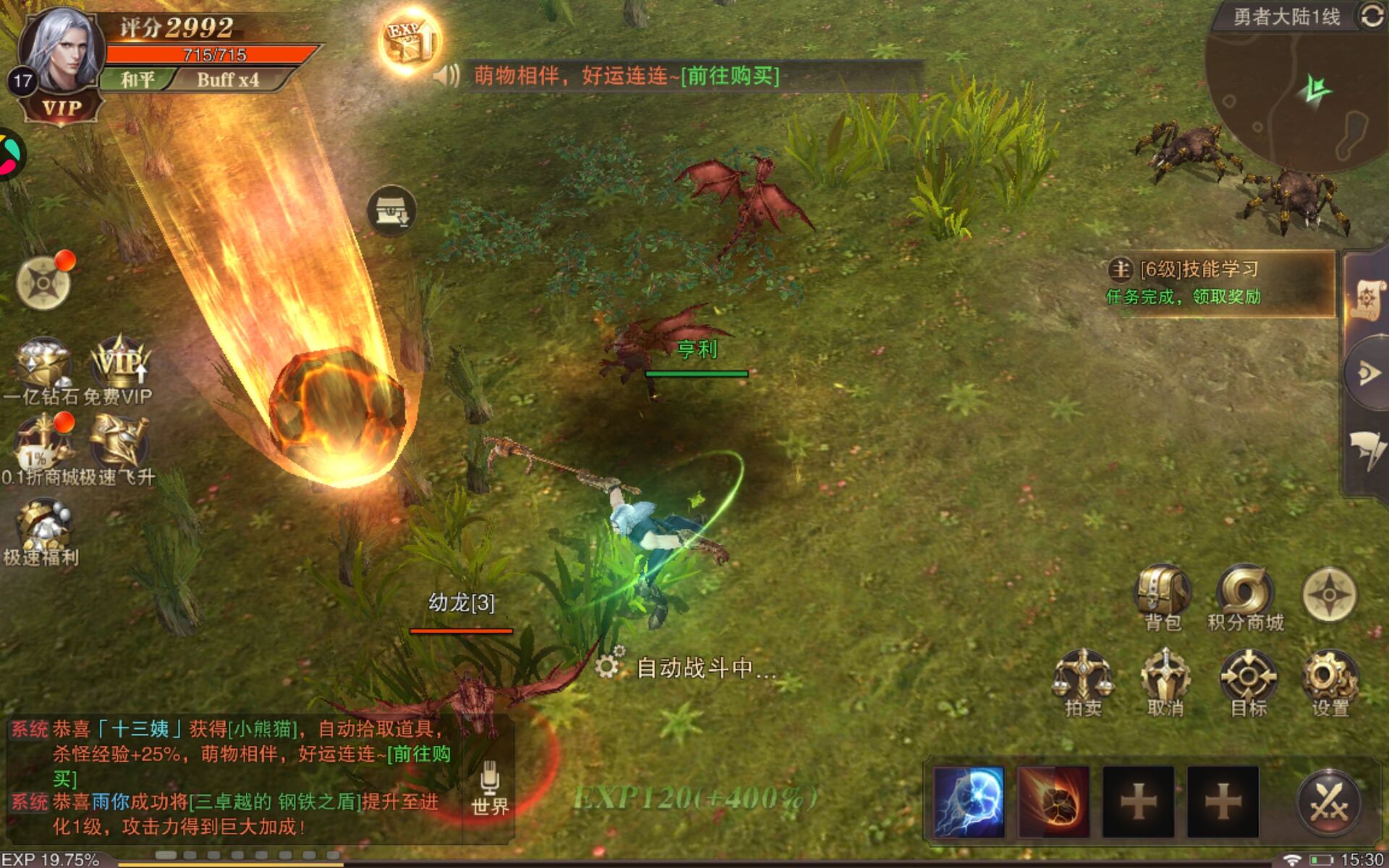Select the 目标 target button

pos(1249,680)
